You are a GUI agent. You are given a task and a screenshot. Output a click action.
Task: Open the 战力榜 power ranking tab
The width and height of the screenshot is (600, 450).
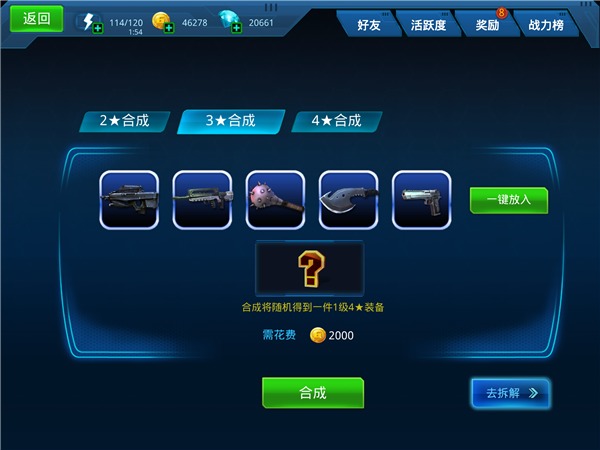pos(547,24)
